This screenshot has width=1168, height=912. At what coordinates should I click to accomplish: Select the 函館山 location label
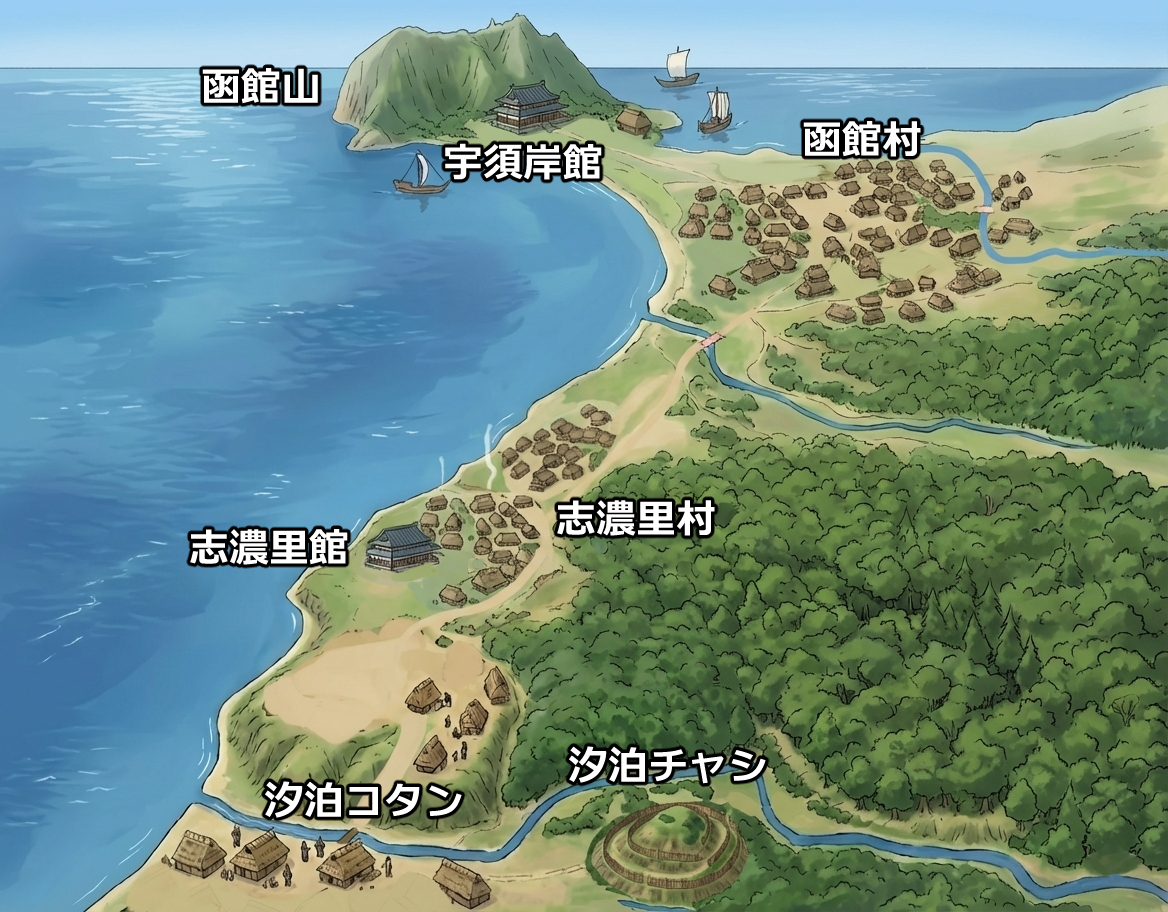coord(260,88)
